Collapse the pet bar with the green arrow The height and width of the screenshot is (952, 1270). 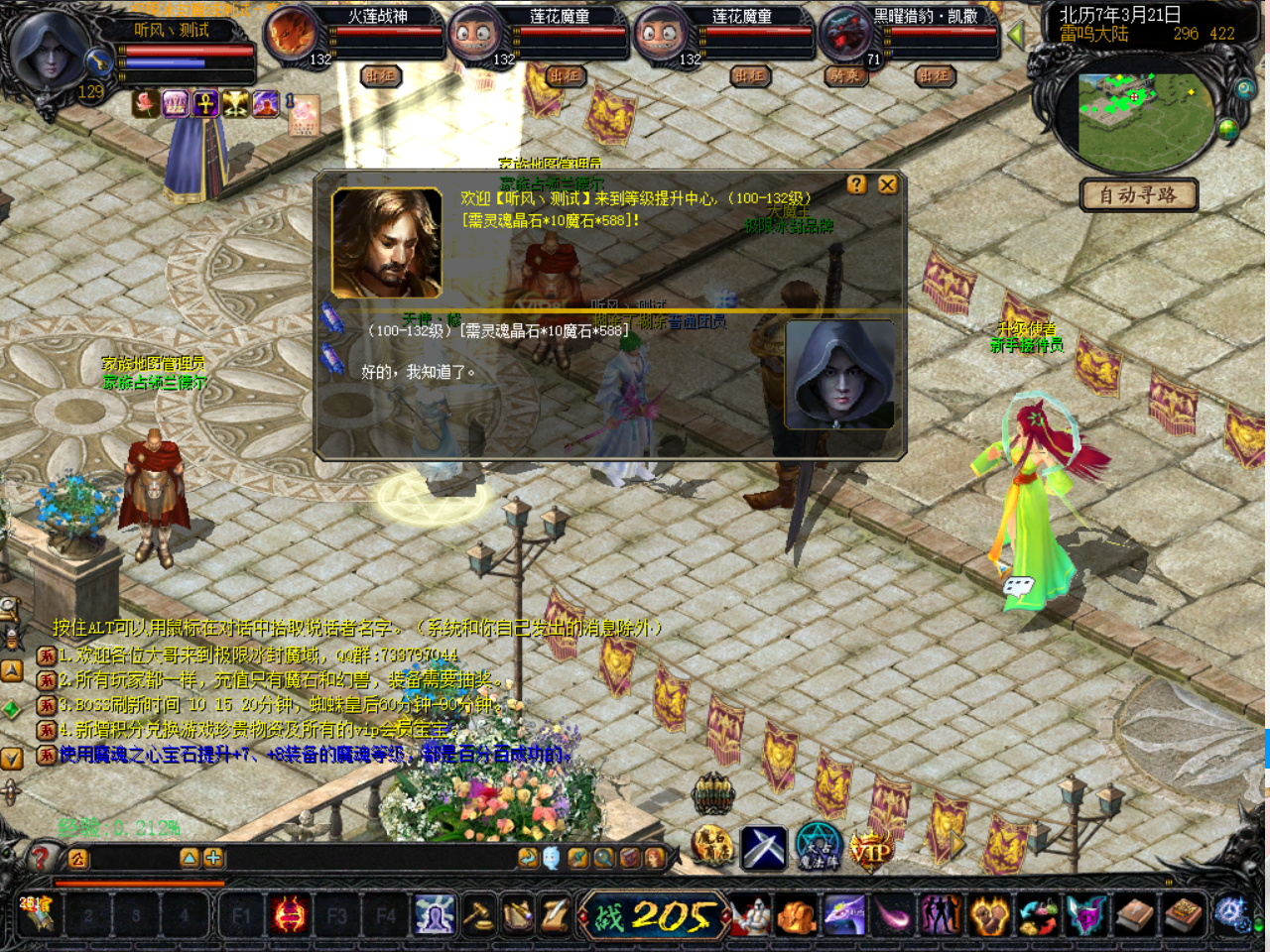point(1015,35)
